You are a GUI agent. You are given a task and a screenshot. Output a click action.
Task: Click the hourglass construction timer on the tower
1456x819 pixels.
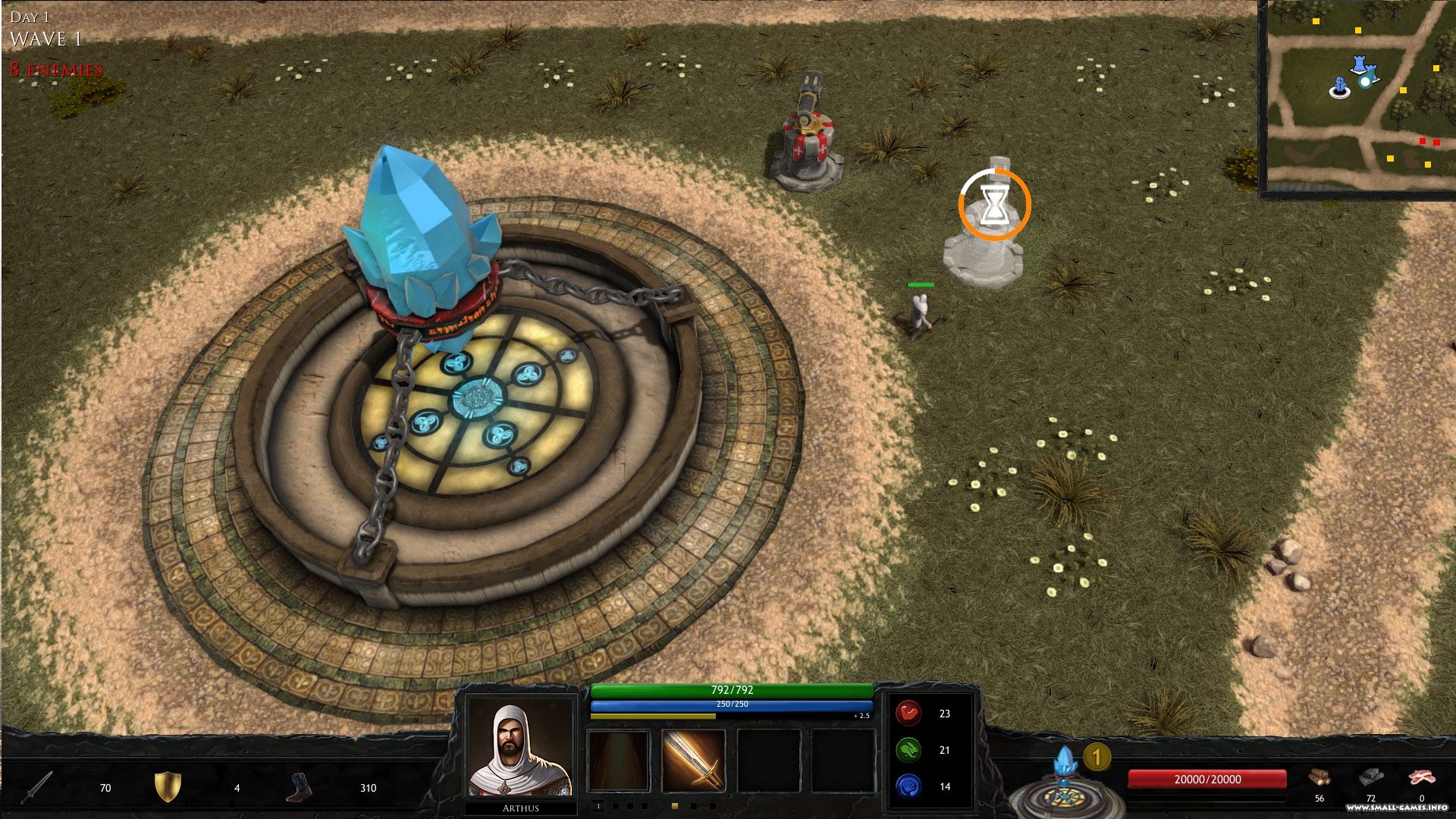[x=996, y=206]
